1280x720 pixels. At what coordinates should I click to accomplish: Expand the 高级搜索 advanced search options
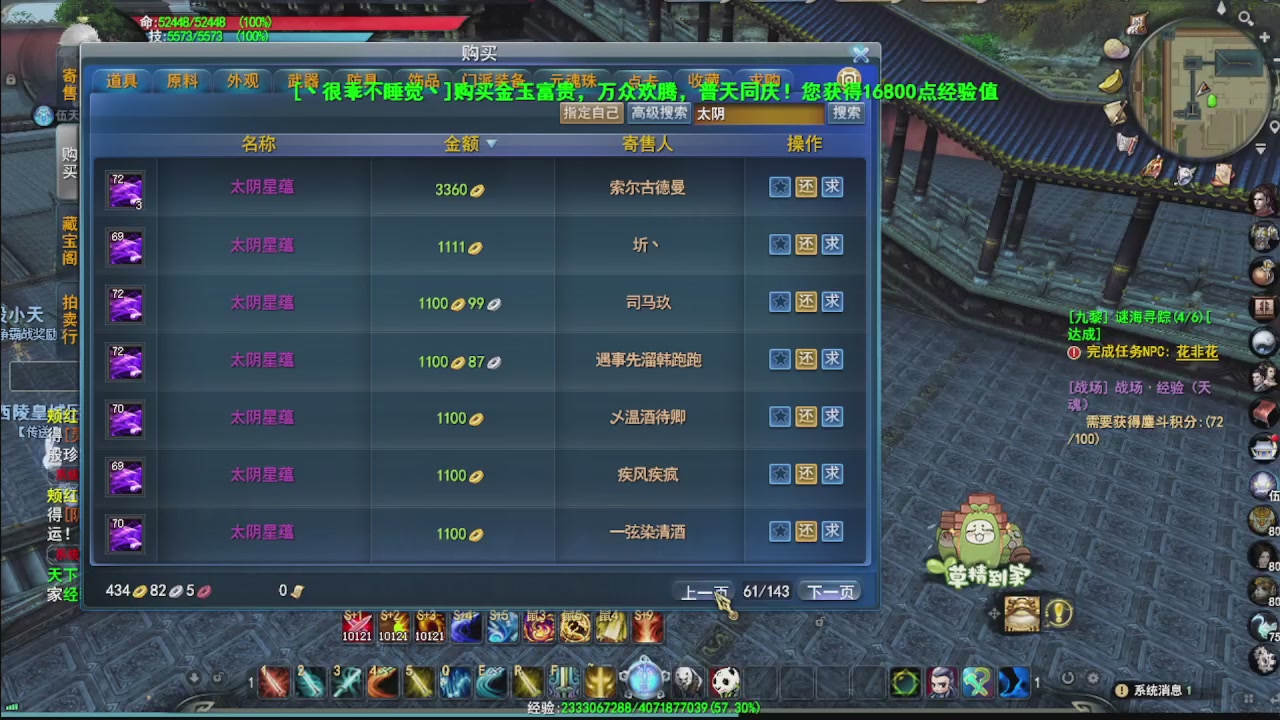660,113
